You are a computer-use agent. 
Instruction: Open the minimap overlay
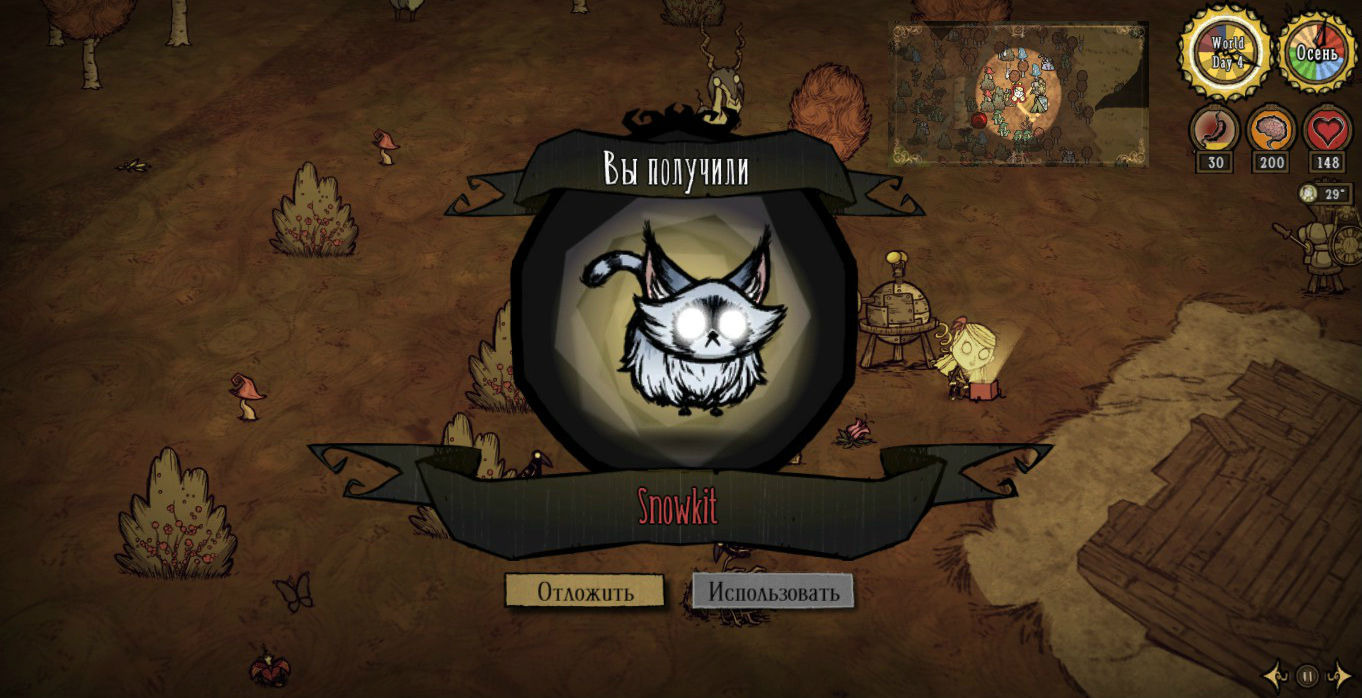1018,94
